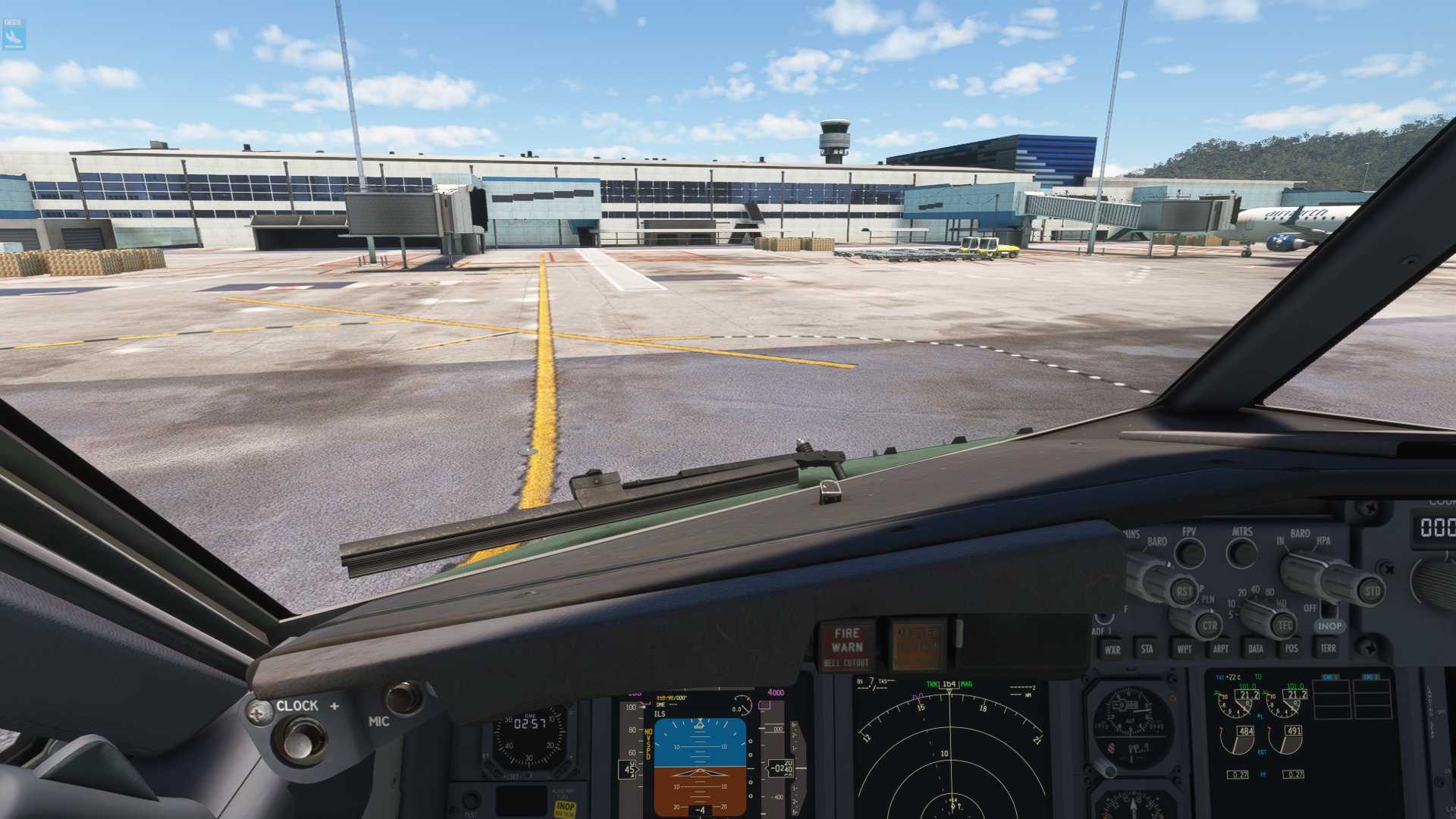Image resolution: width=1456 pixels, height=819 pixels.
Task: Show waypoints with the WPT button
Action: (1184, 648)
